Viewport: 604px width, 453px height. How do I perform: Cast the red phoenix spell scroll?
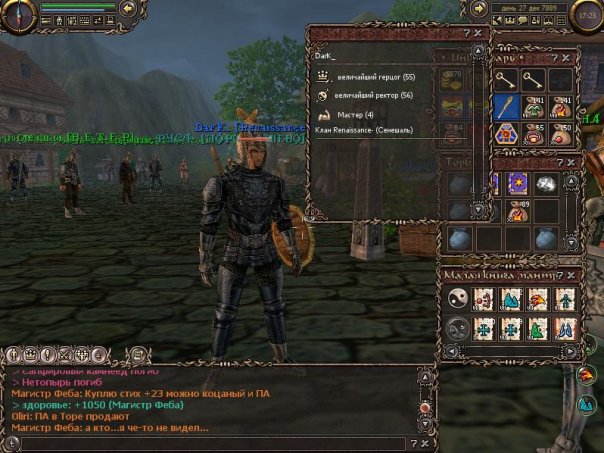pyautogui.click(x=538, y=299)
